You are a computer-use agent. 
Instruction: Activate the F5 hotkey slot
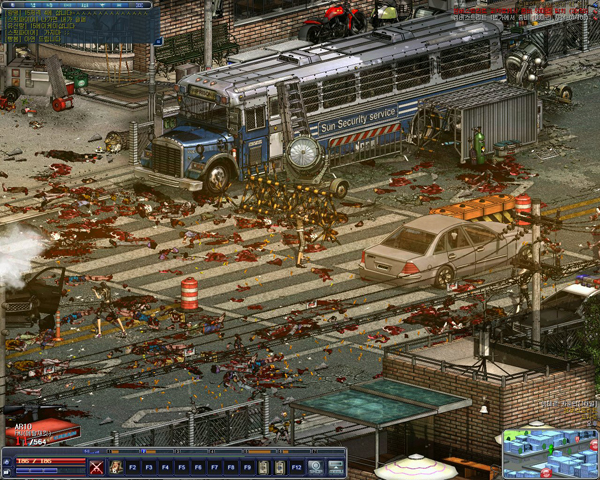[182, 467]
